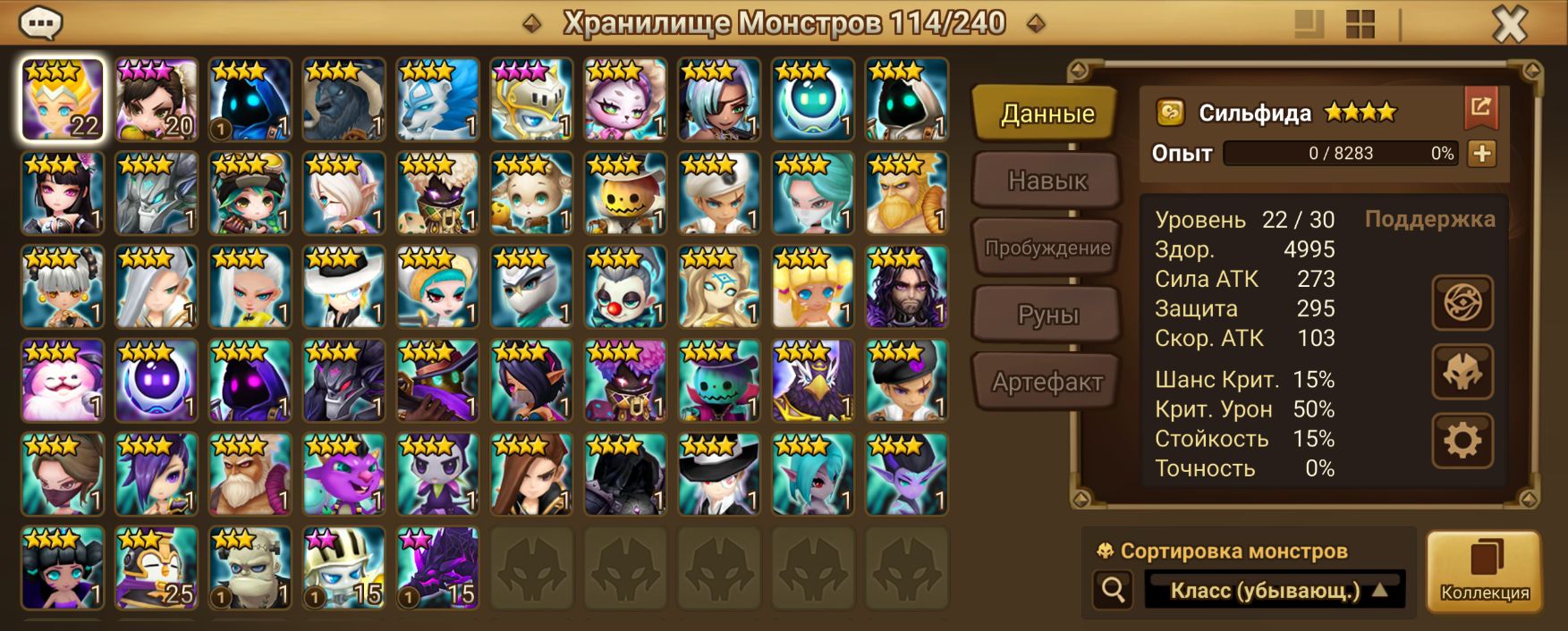Pick the Frankenstein monster portrait

[x=250, y=568]
